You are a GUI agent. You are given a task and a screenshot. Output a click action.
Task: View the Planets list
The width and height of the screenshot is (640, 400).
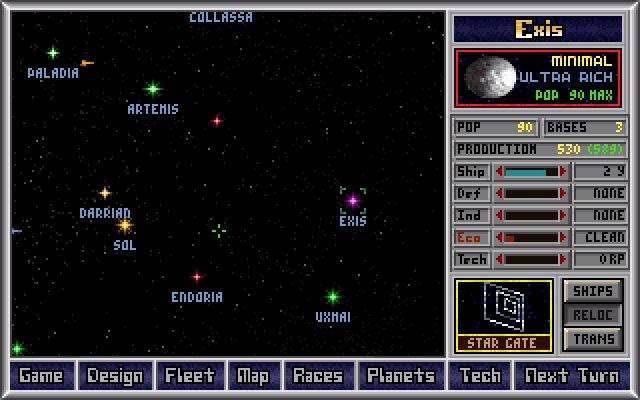coord(401,376)
